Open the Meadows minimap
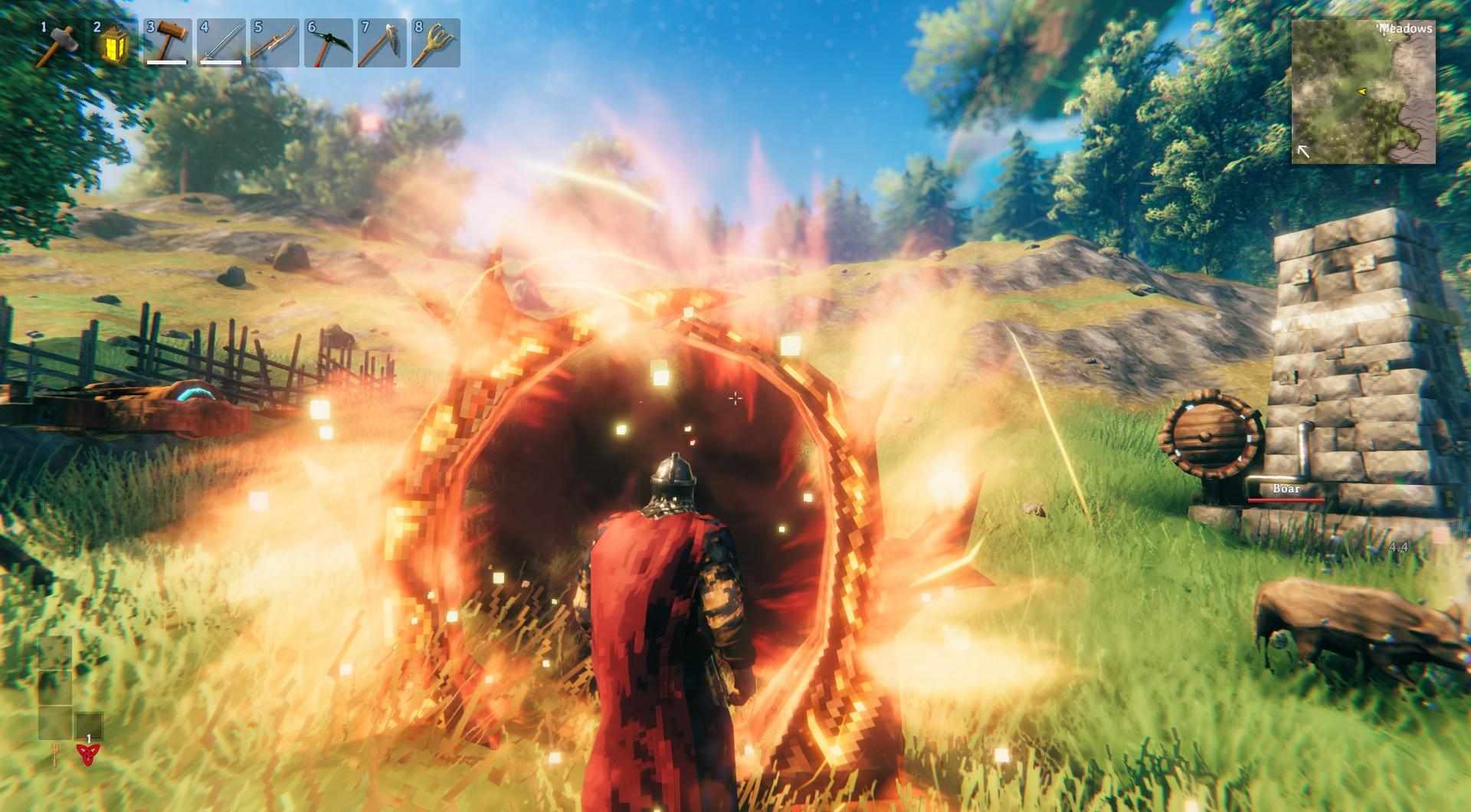This screenshot has width=1471, height=812. point(1364,91)
